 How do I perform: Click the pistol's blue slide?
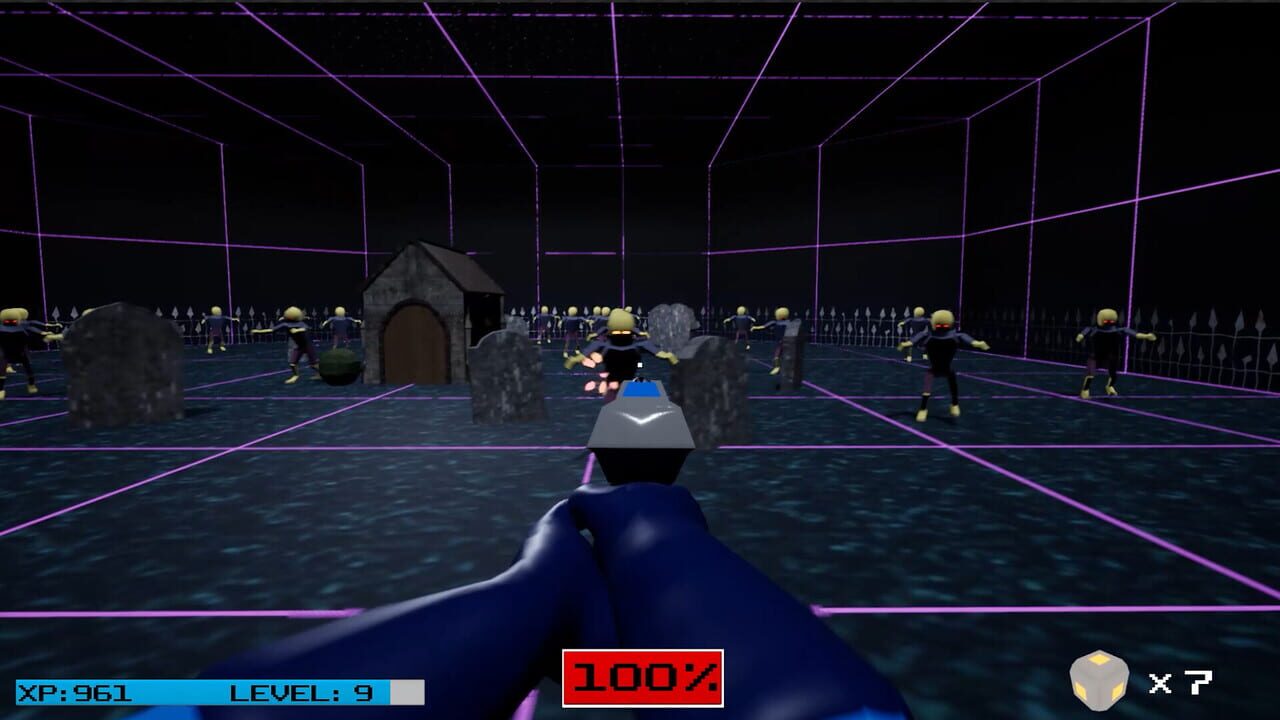641,392
